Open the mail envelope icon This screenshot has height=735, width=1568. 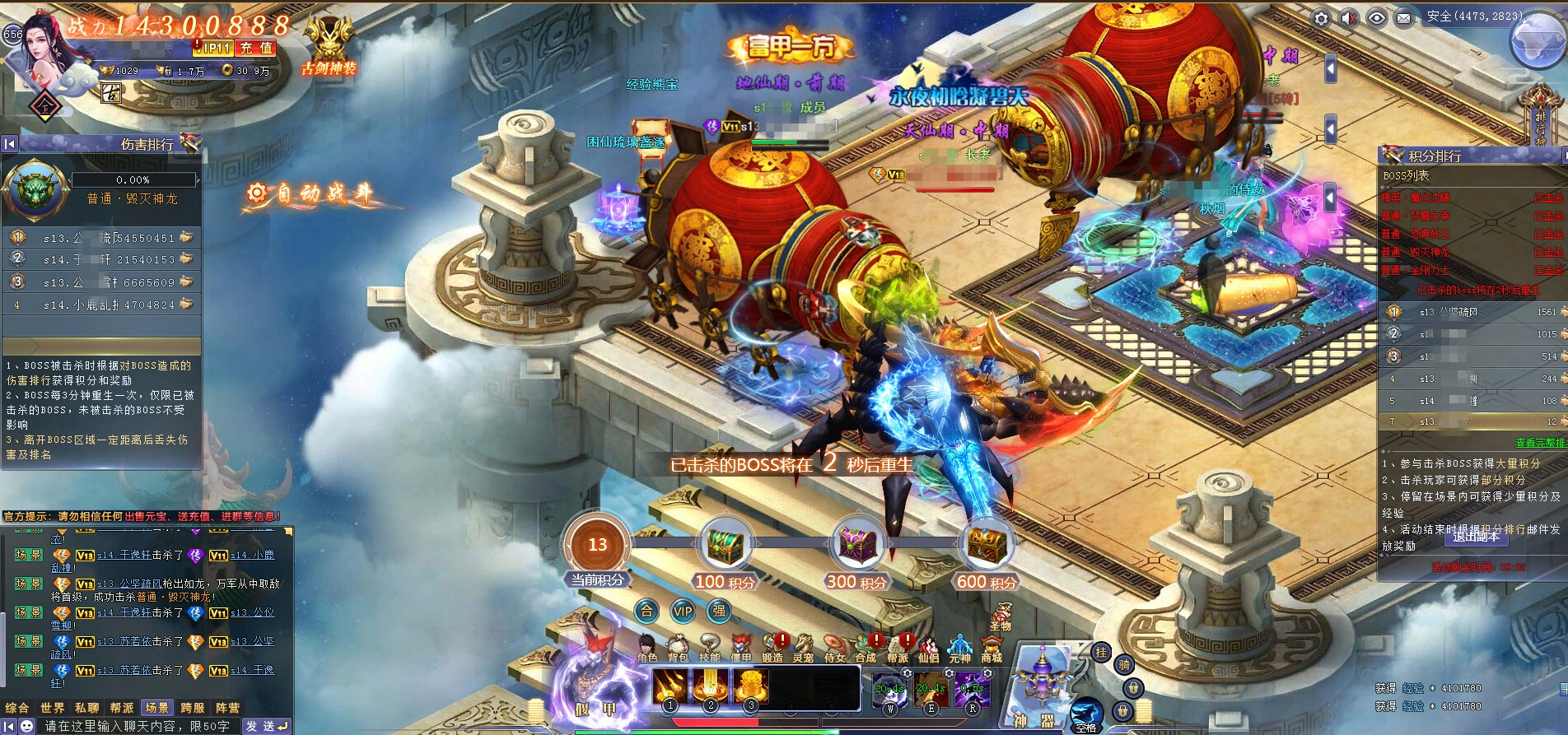point(1404,18)
